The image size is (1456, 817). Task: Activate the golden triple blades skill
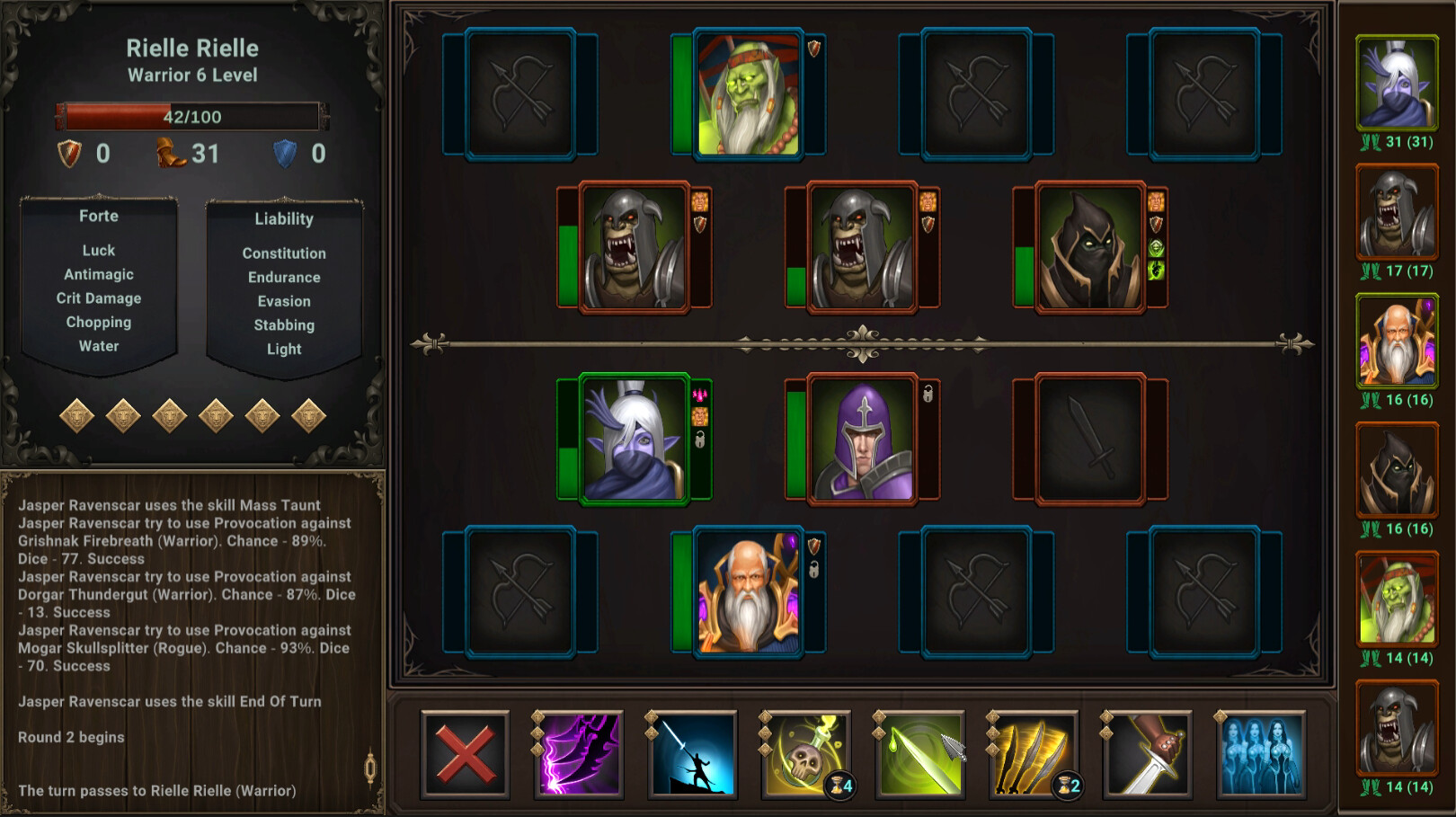tap(1034, 753)
